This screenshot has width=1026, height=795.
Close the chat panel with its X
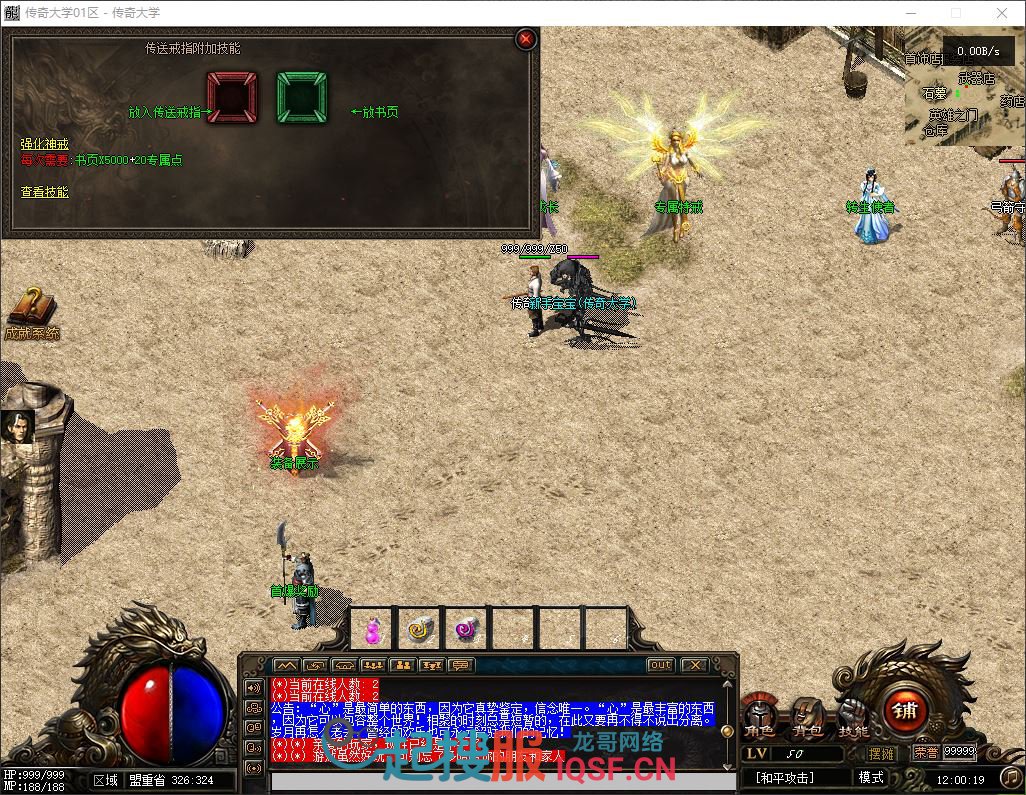click(x=694, y=665)
